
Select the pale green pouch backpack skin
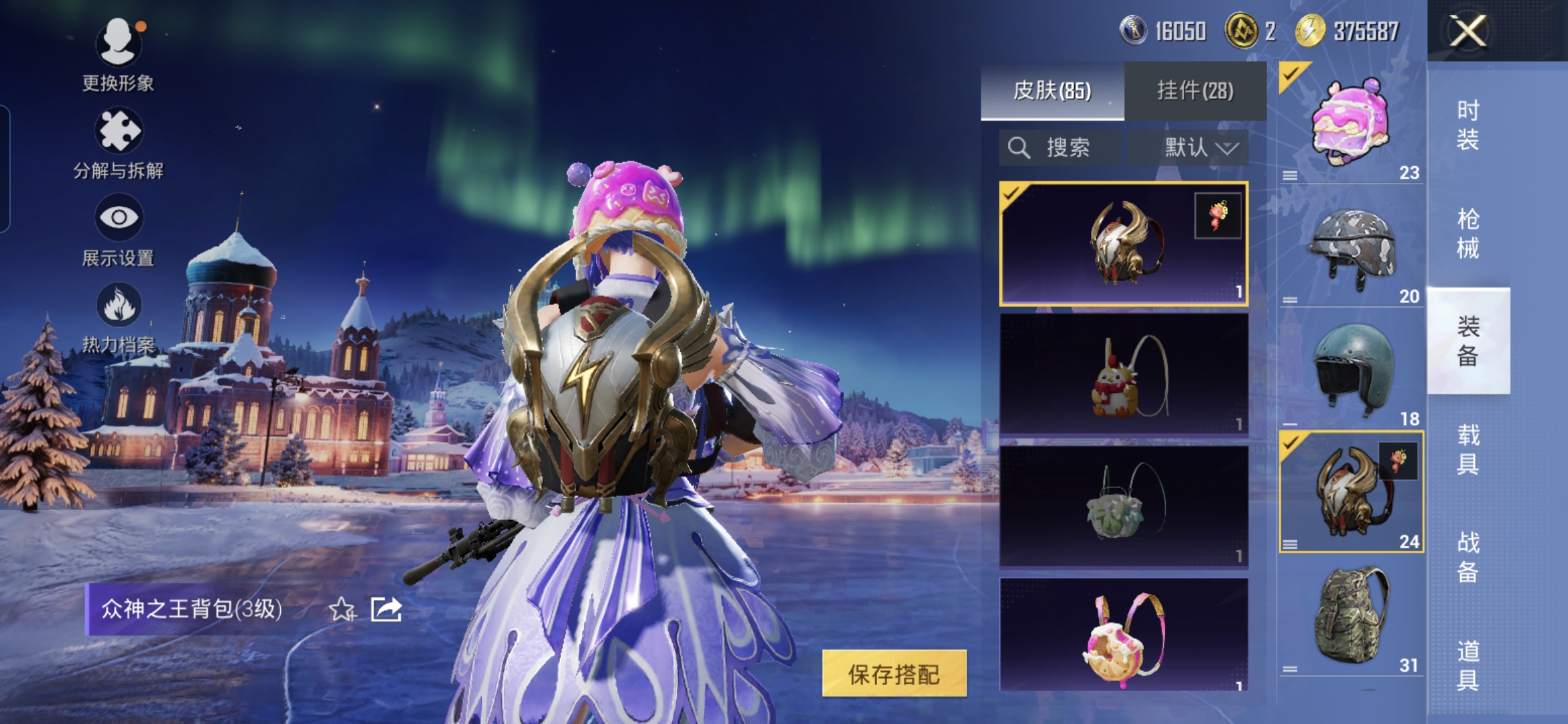(x=1123, y=507)
